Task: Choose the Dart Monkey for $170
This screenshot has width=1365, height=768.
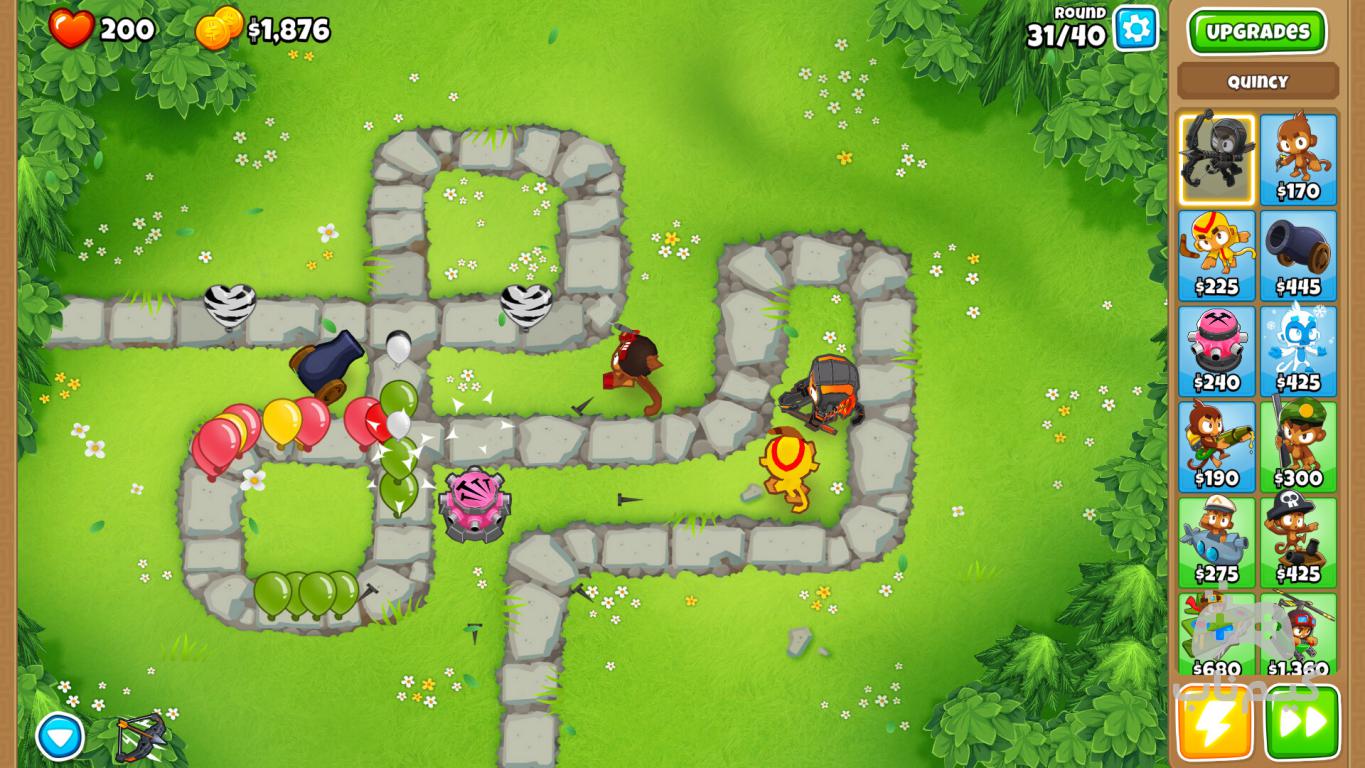Action: point(1298,159)
